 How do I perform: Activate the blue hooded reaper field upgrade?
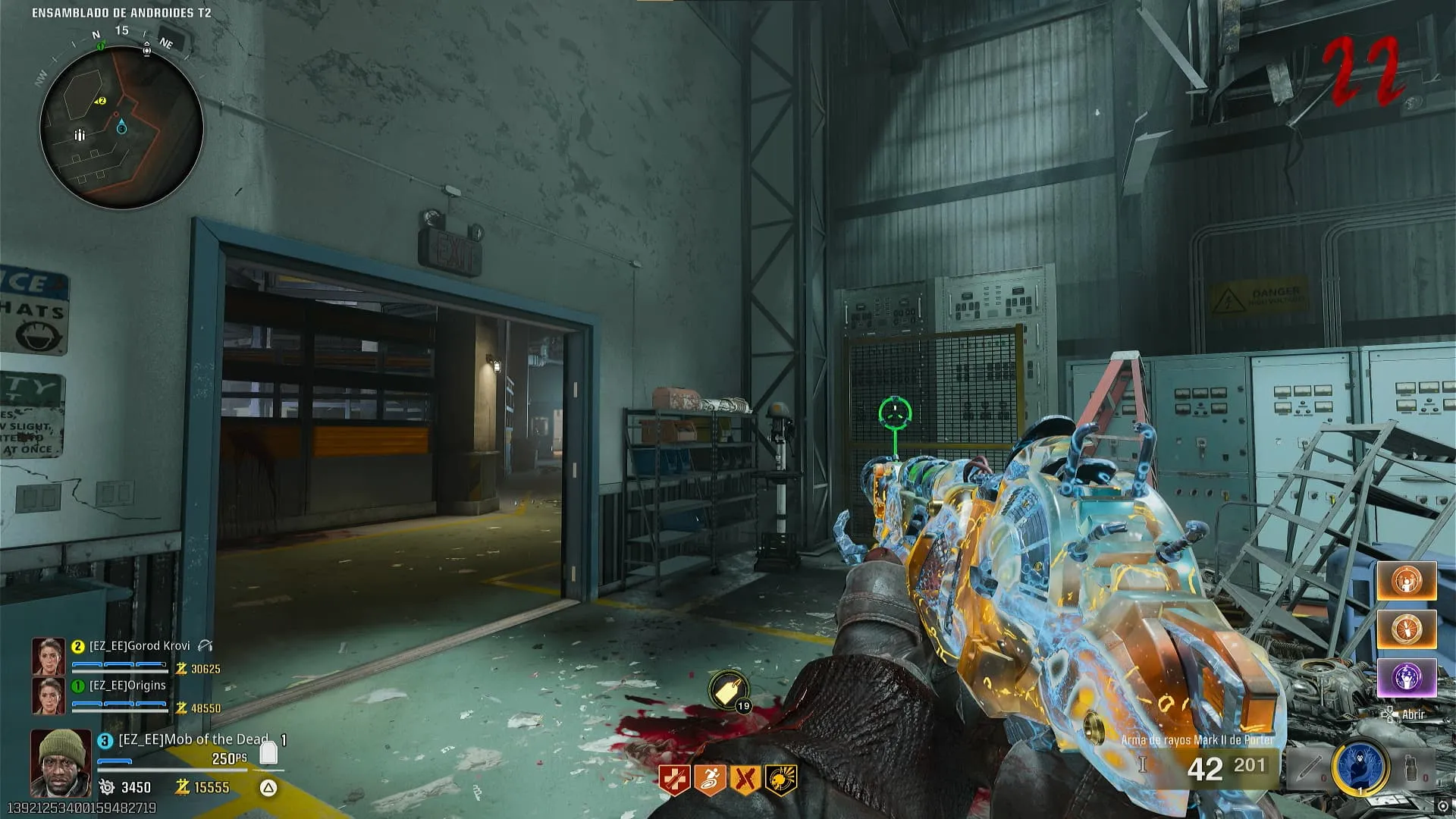(1360, 767)
